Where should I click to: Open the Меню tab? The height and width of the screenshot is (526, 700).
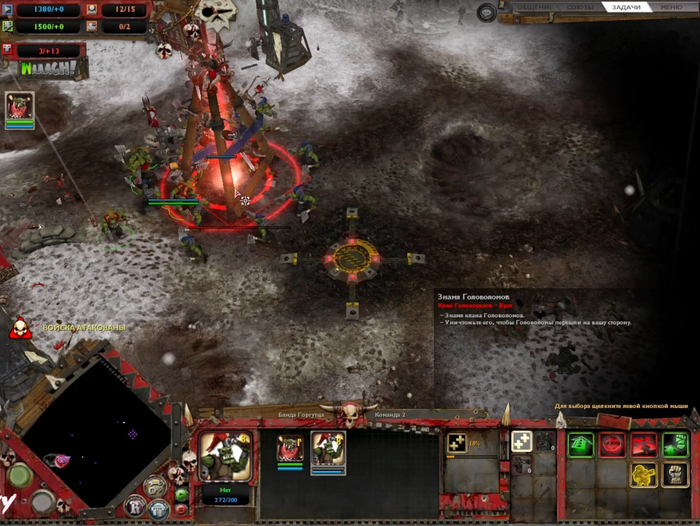(x=672, y=7)
